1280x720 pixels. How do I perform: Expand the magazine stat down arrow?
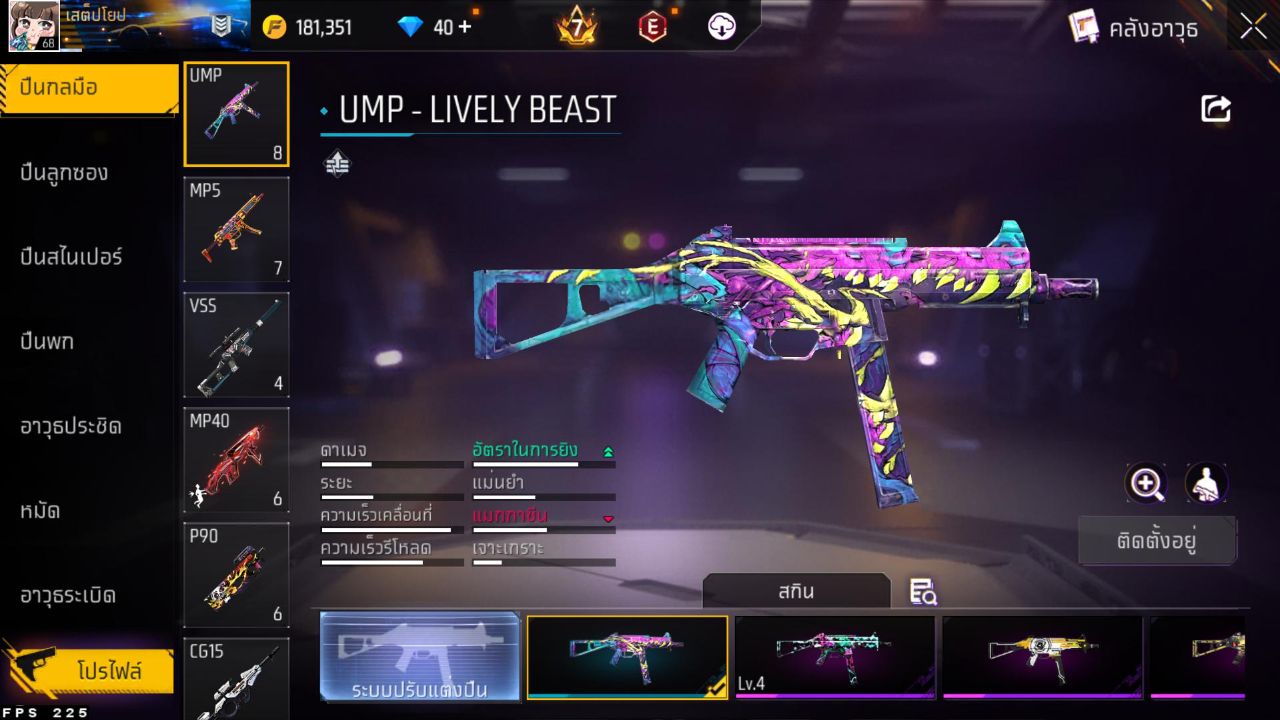[606, 517]
